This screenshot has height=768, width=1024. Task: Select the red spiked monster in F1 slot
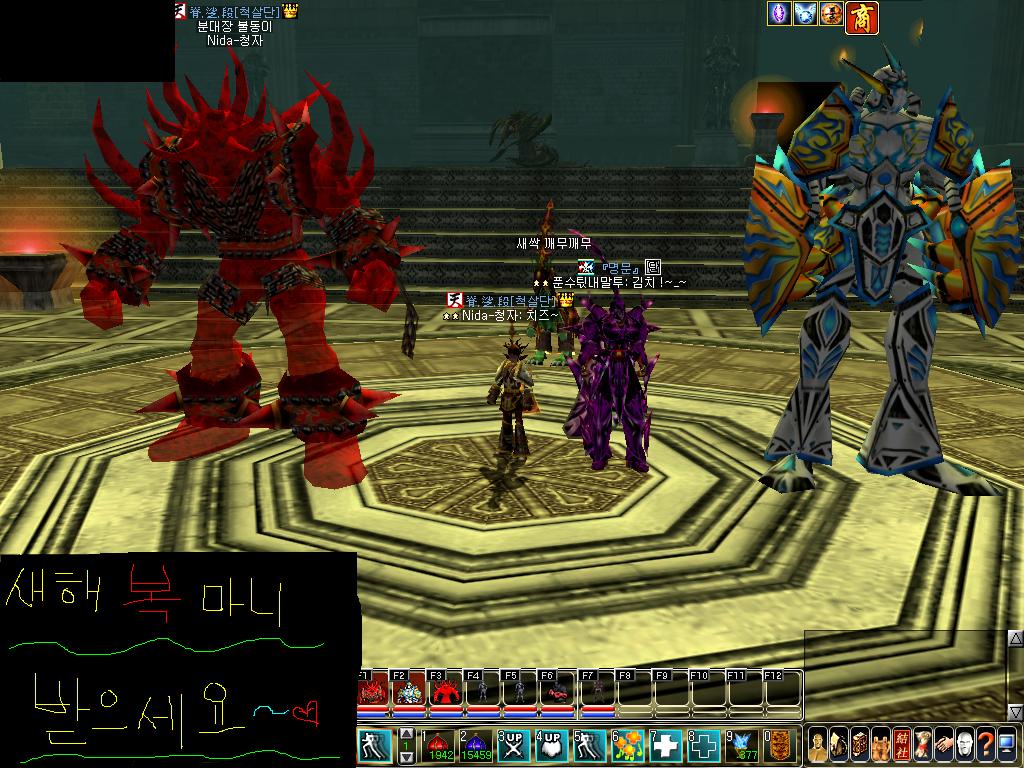coord(373,691)
